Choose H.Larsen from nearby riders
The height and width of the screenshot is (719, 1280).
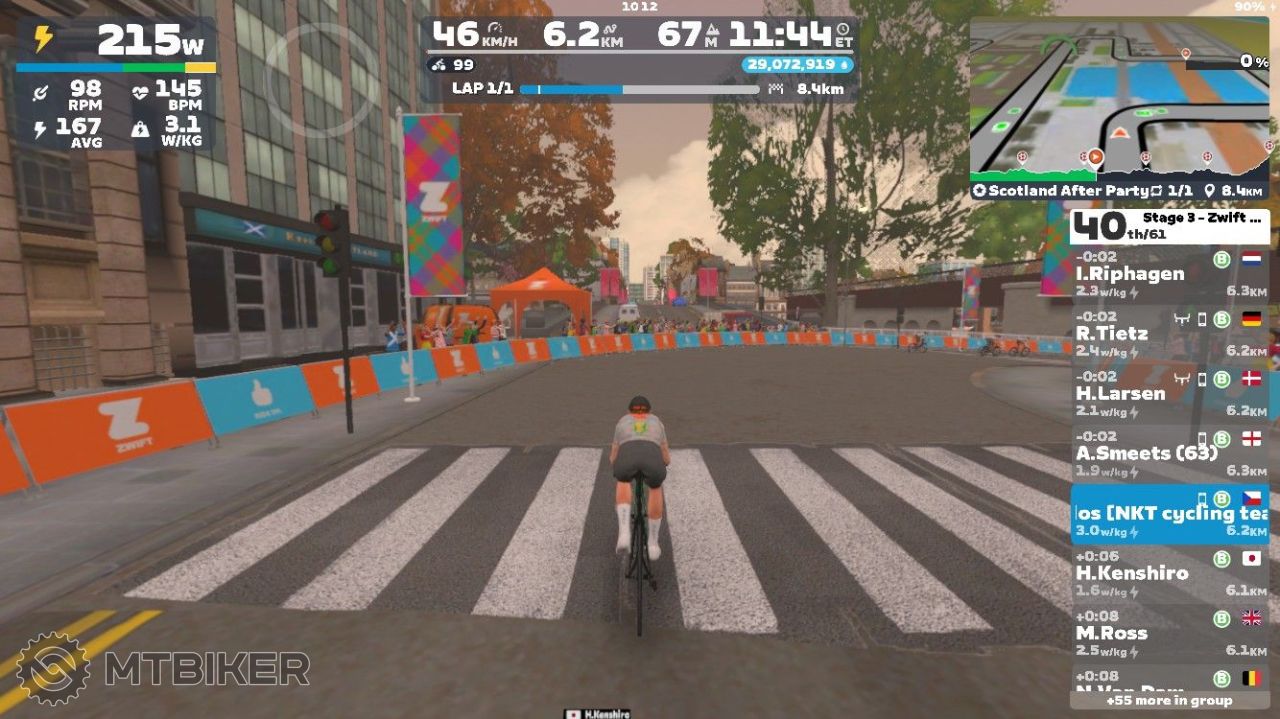click(x=1168, y=394)
